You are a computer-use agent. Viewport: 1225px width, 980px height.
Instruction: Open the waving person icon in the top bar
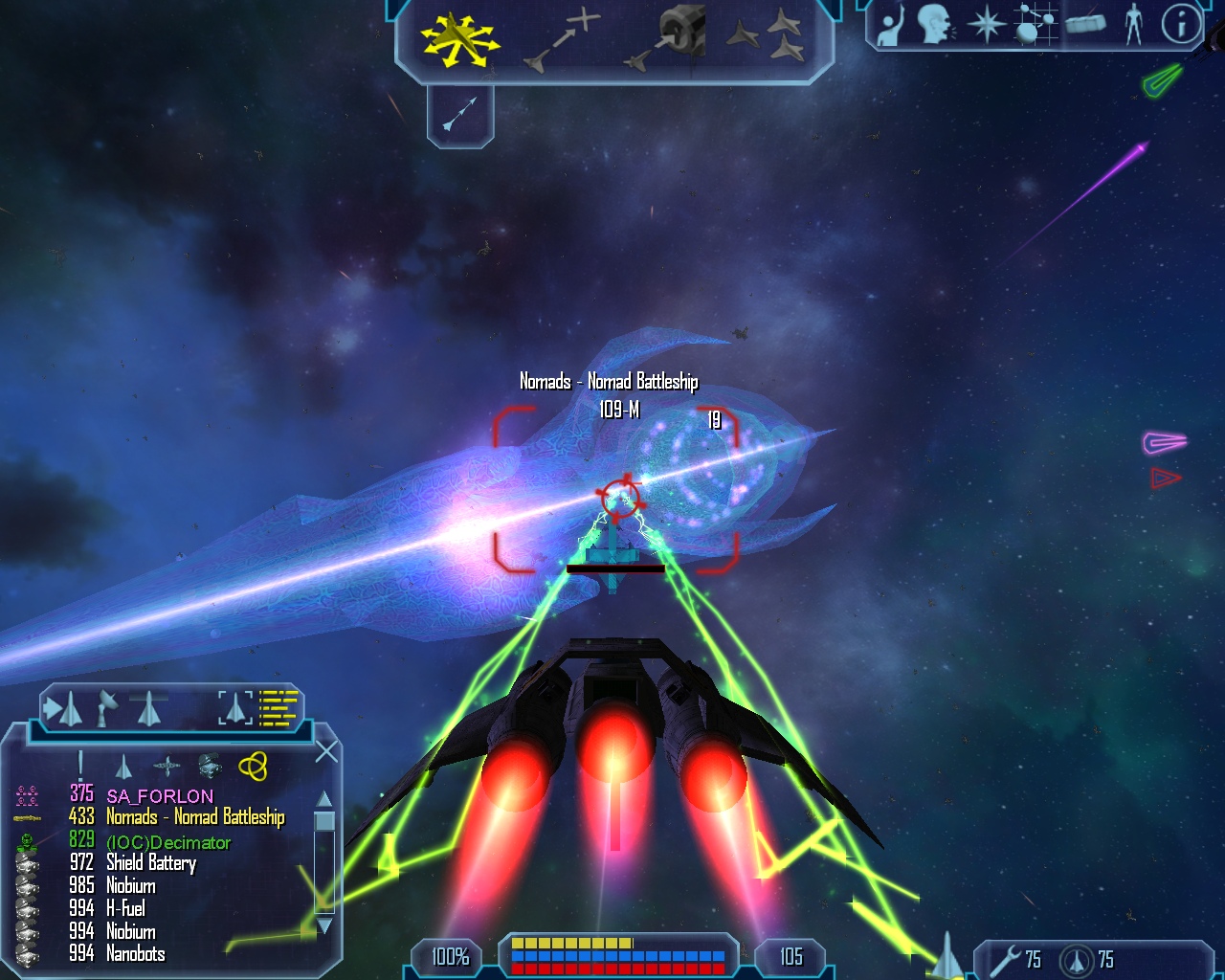[x=890, y=26]
